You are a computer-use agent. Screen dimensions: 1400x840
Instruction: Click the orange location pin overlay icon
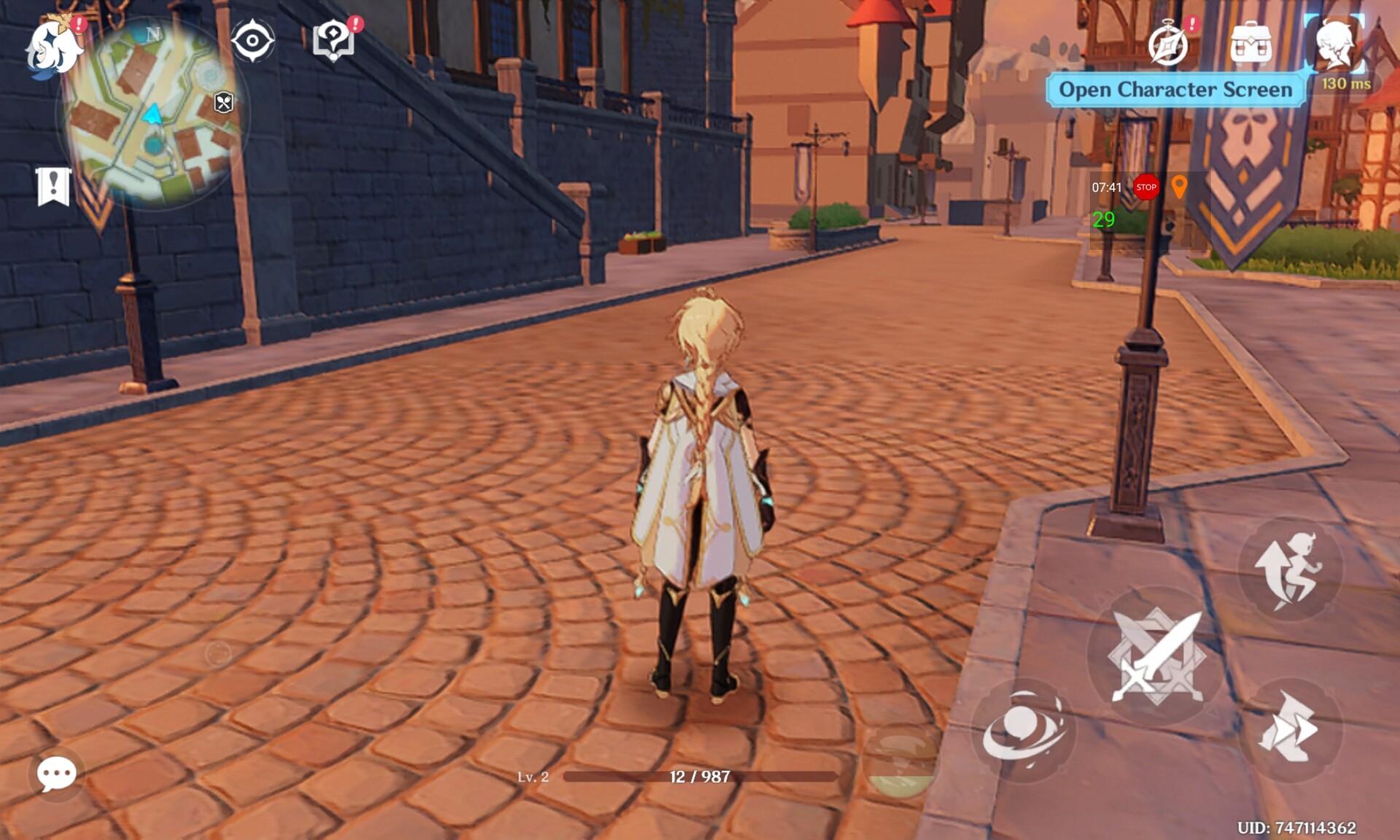1179,187
